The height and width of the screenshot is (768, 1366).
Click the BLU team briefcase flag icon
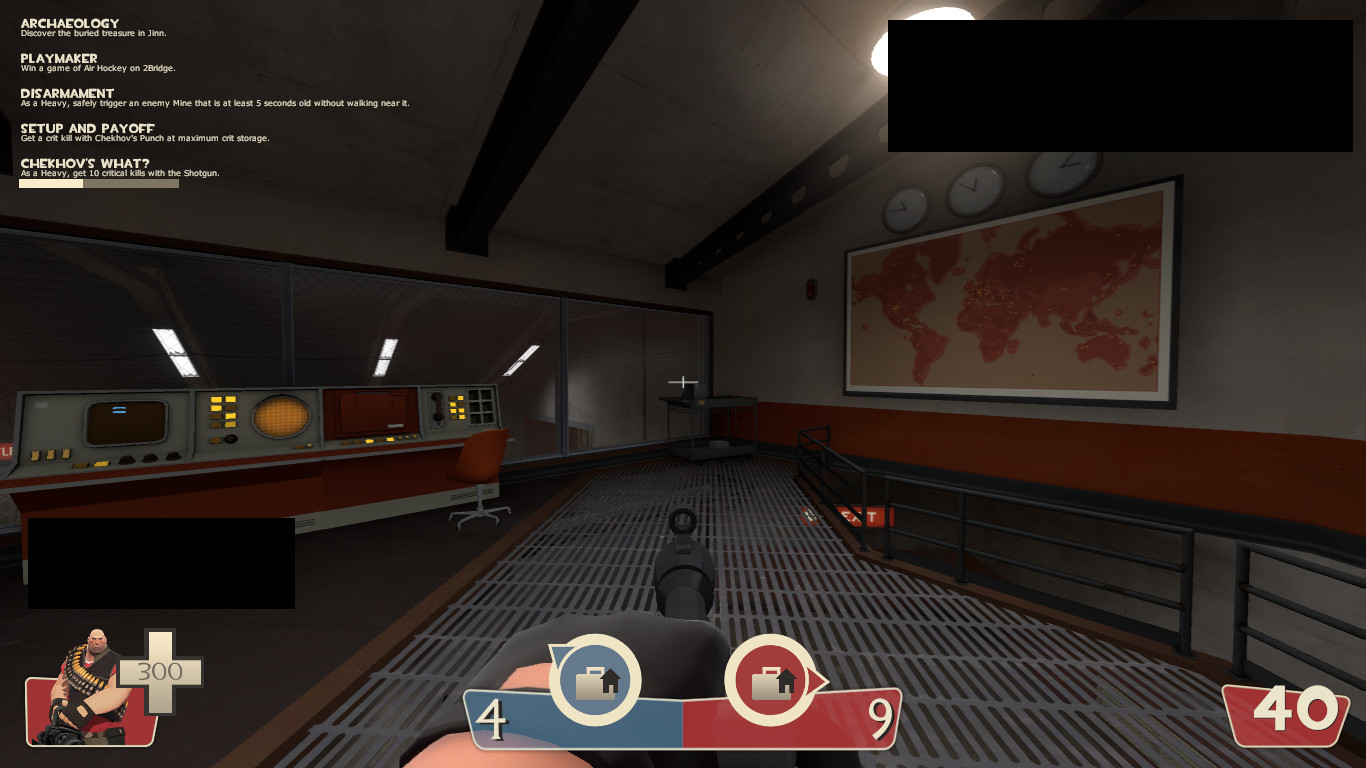coord(596,681)
